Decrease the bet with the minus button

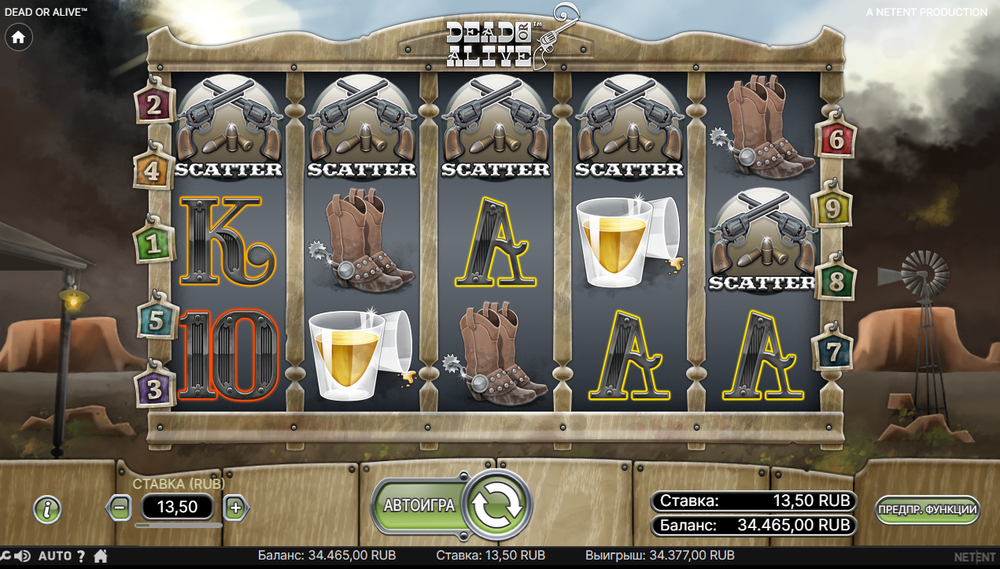tap(120, 507)
